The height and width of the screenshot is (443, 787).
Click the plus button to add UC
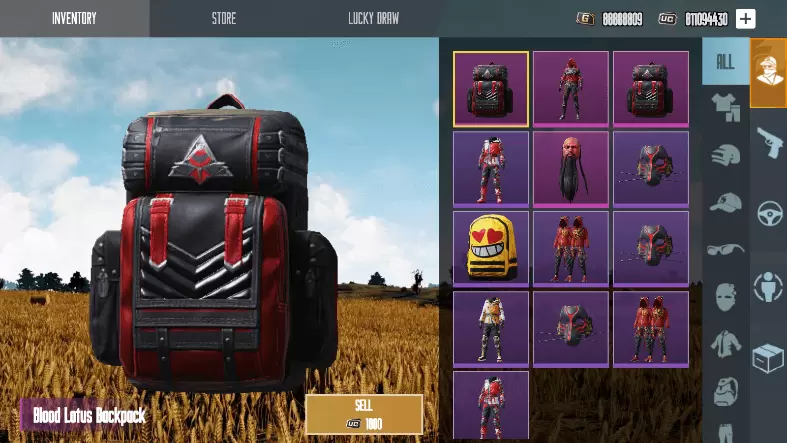point(746,18)
